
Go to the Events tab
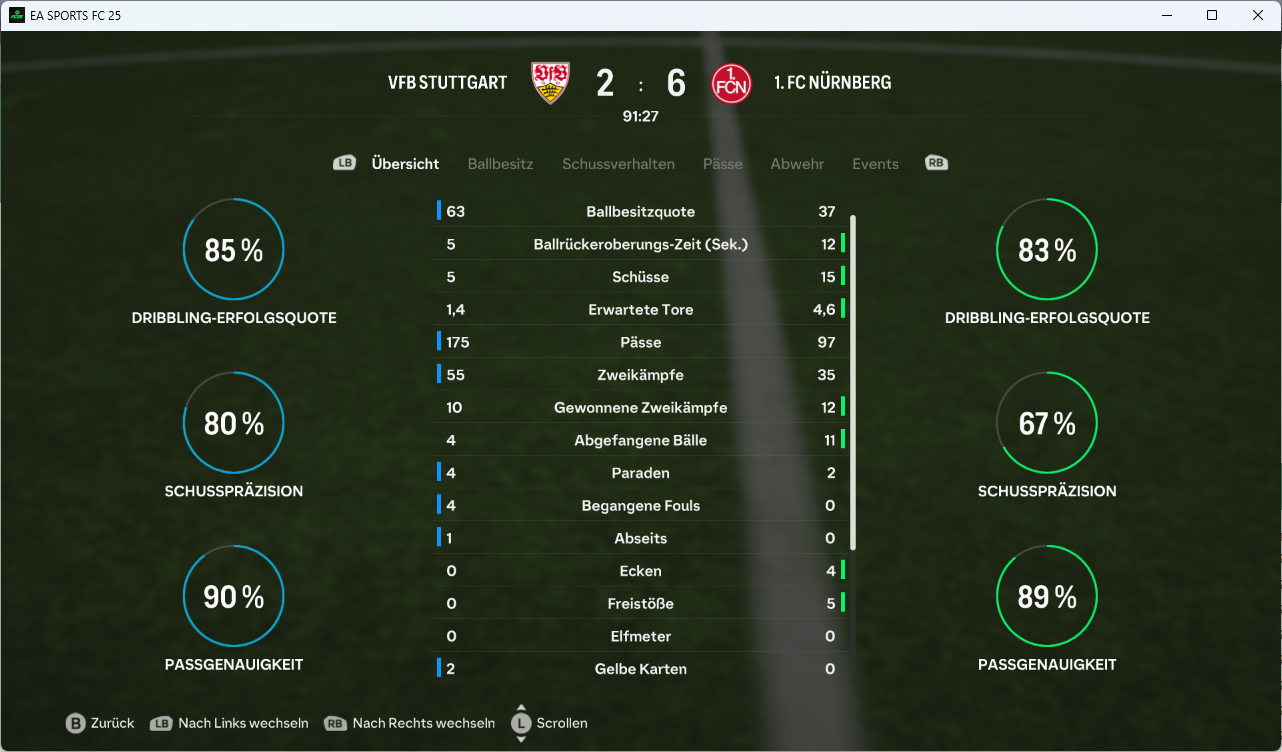875,164
